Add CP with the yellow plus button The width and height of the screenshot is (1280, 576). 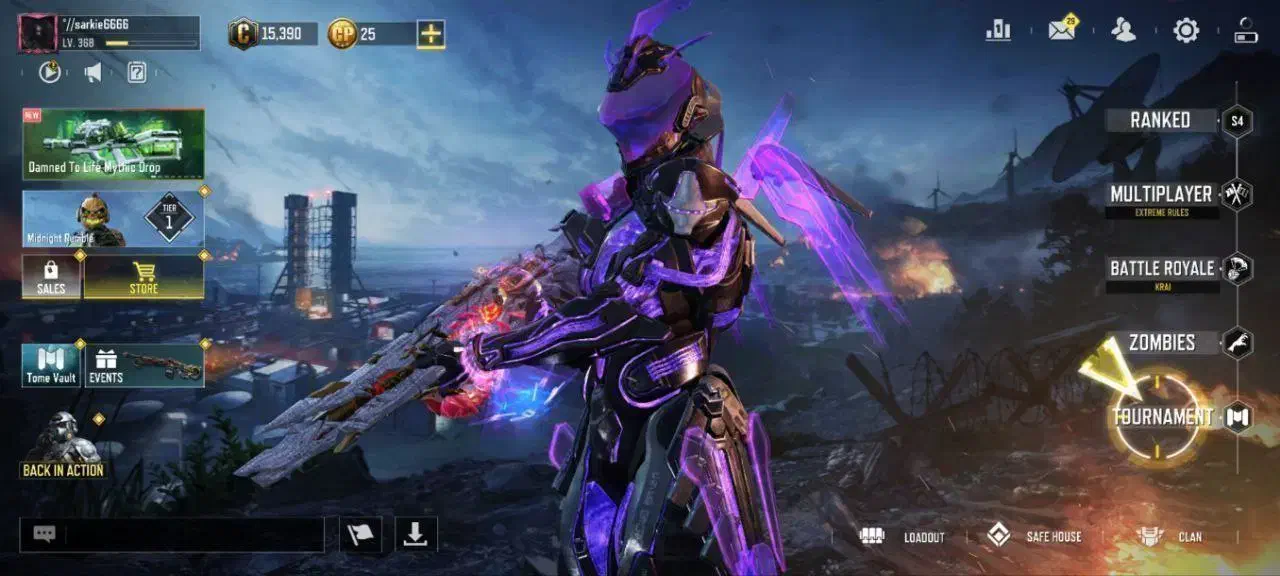coord(431,34)
